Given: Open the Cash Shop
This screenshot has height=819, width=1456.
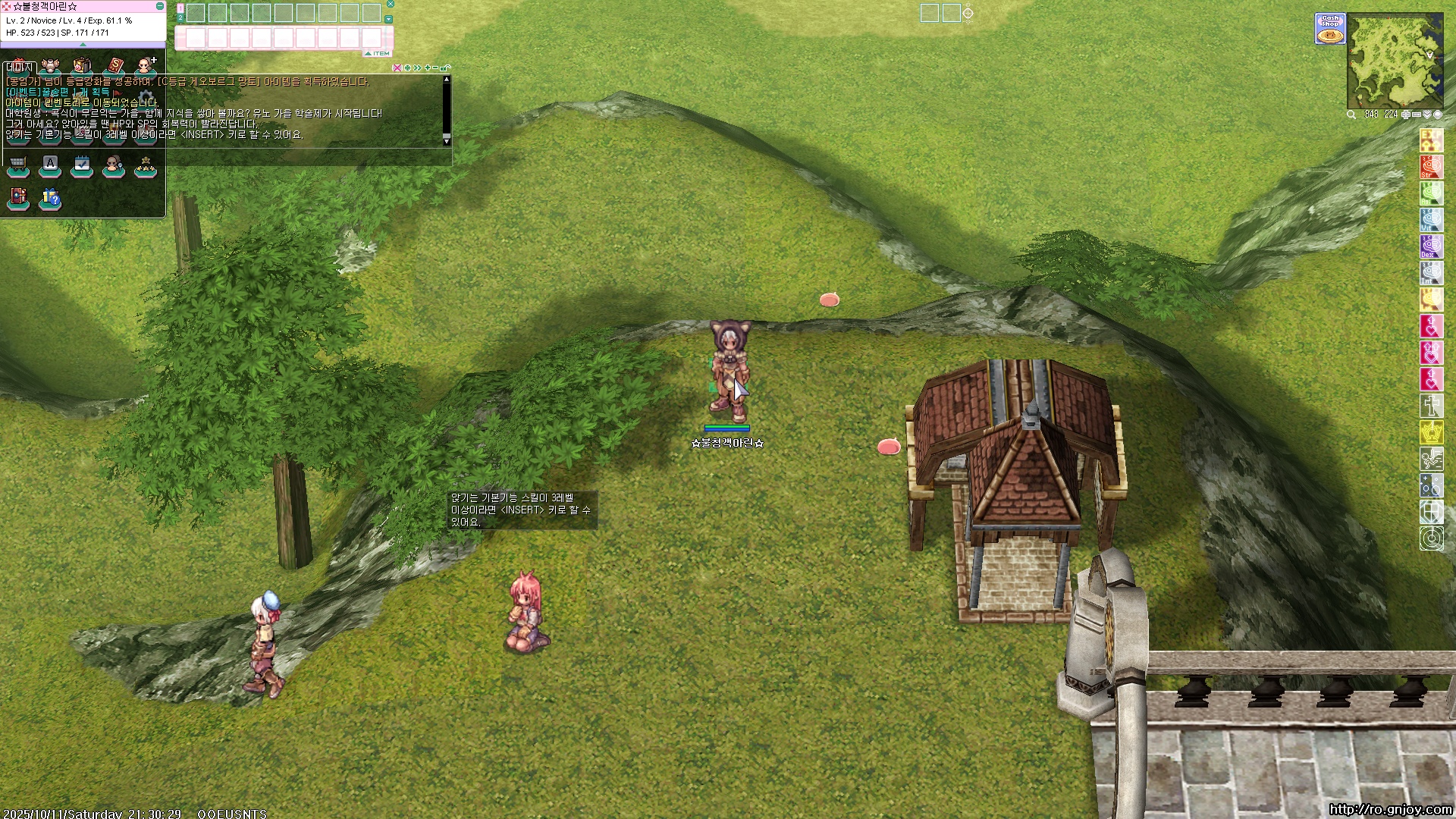Looking at the screenshot, I should (1330, 28).
